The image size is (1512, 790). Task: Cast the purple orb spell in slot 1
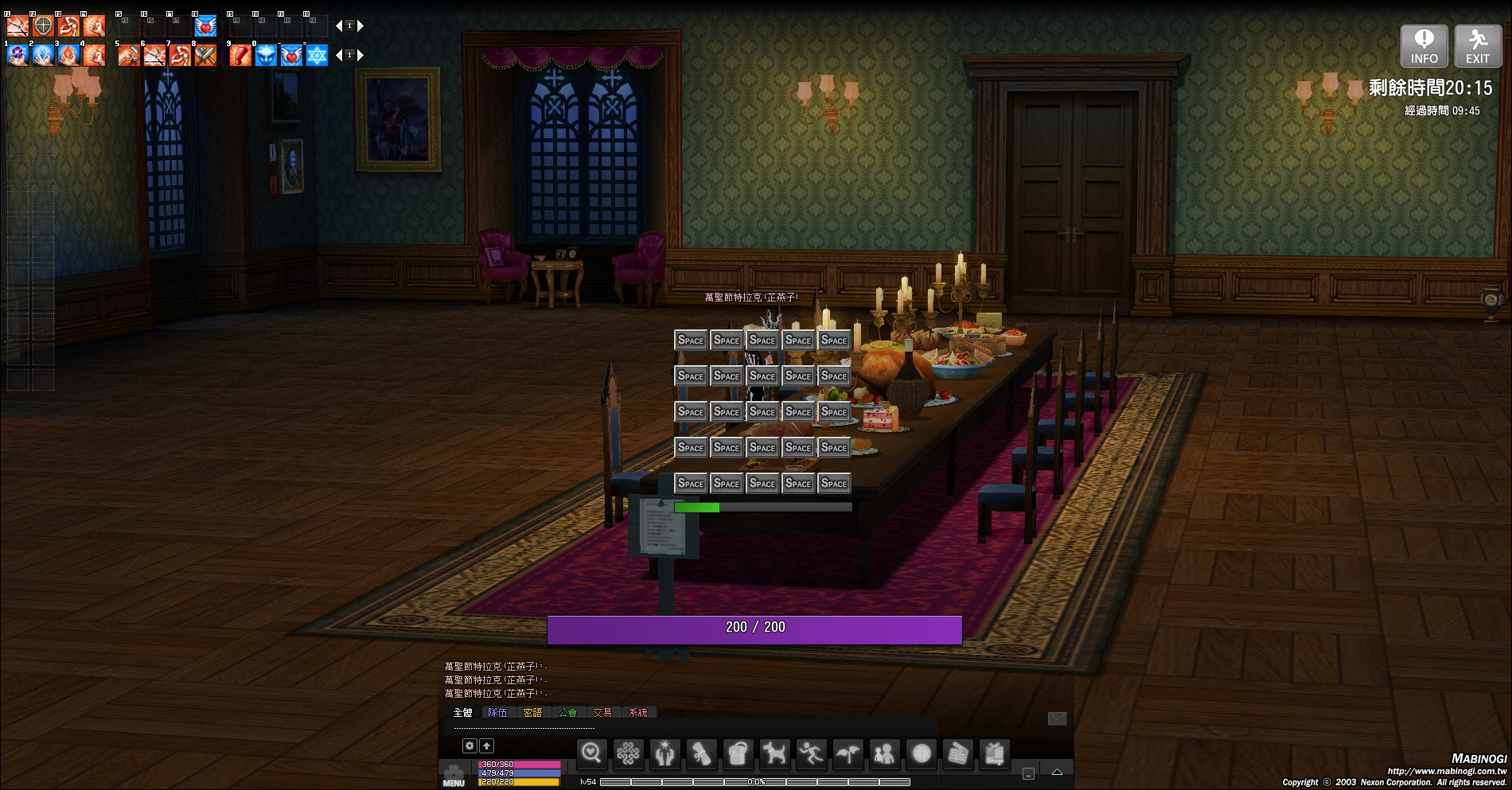point(18,56)
